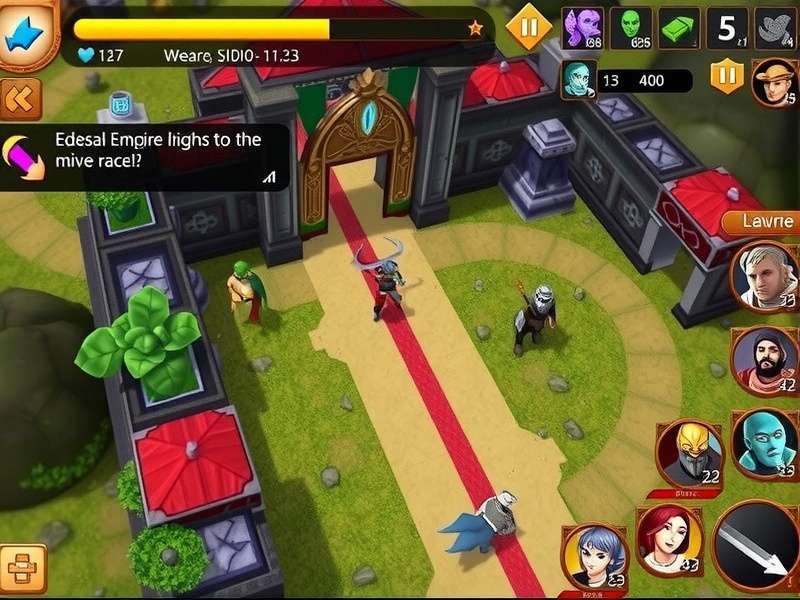800x600 pixels.
Task: Select the teal-skinned hero portrait
Action: coord(764,441)
